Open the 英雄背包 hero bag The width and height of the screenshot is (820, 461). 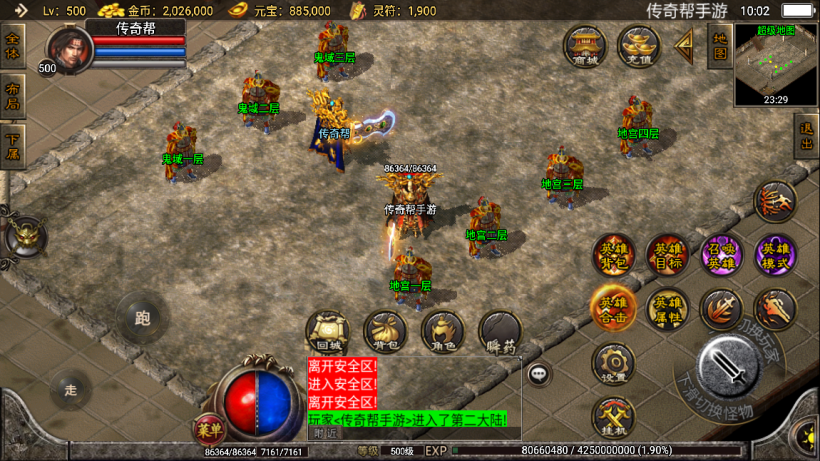612,255
